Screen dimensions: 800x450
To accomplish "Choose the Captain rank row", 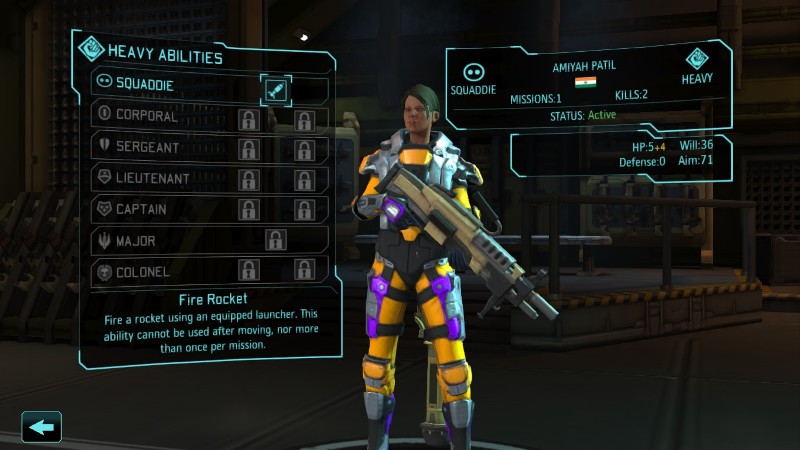I will coord(160,210).
